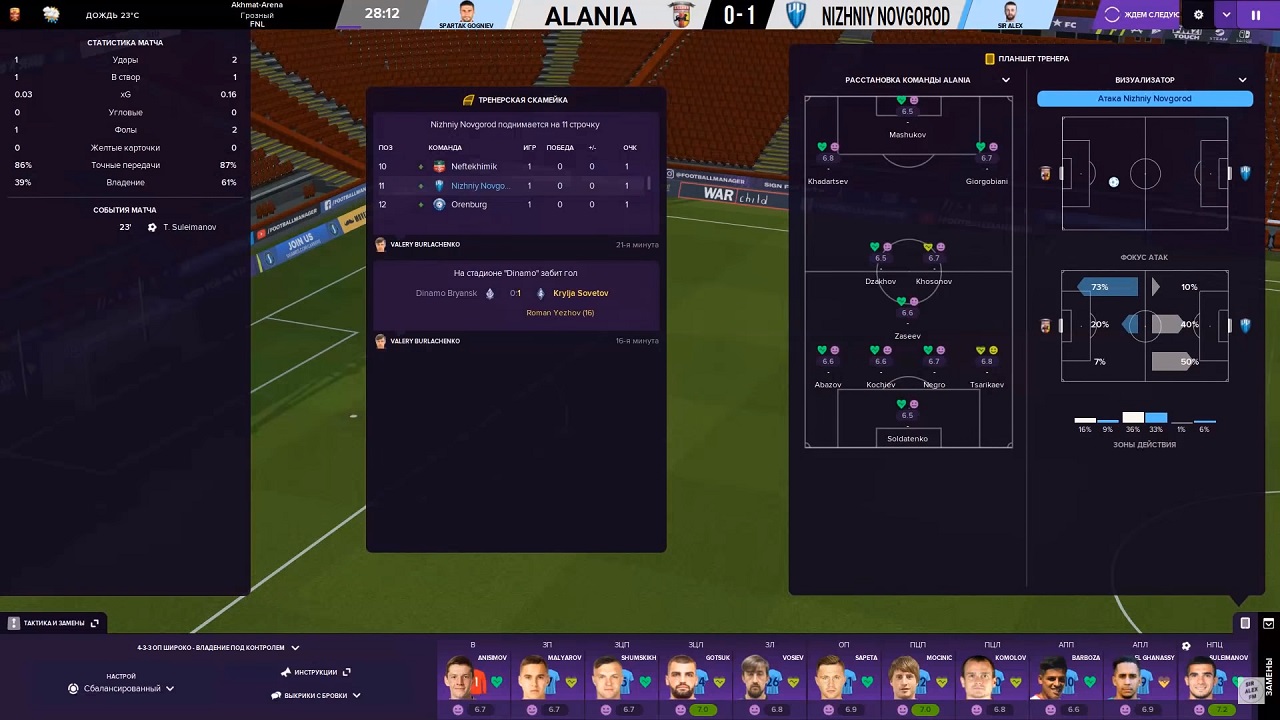Viewport: 1280px width, 720px height.
Task: Open the Визуализатор dropdown
Action: [x=1243, y=80]
